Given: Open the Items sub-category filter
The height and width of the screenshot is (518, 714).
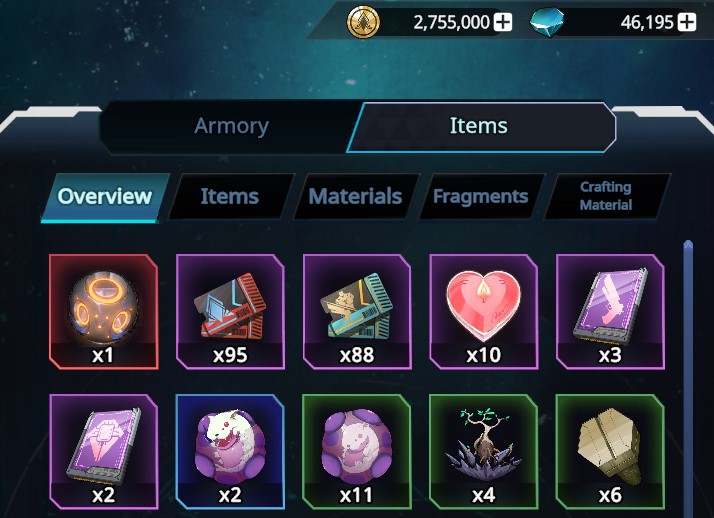Looking at the screenshot, I should [229, 197].
